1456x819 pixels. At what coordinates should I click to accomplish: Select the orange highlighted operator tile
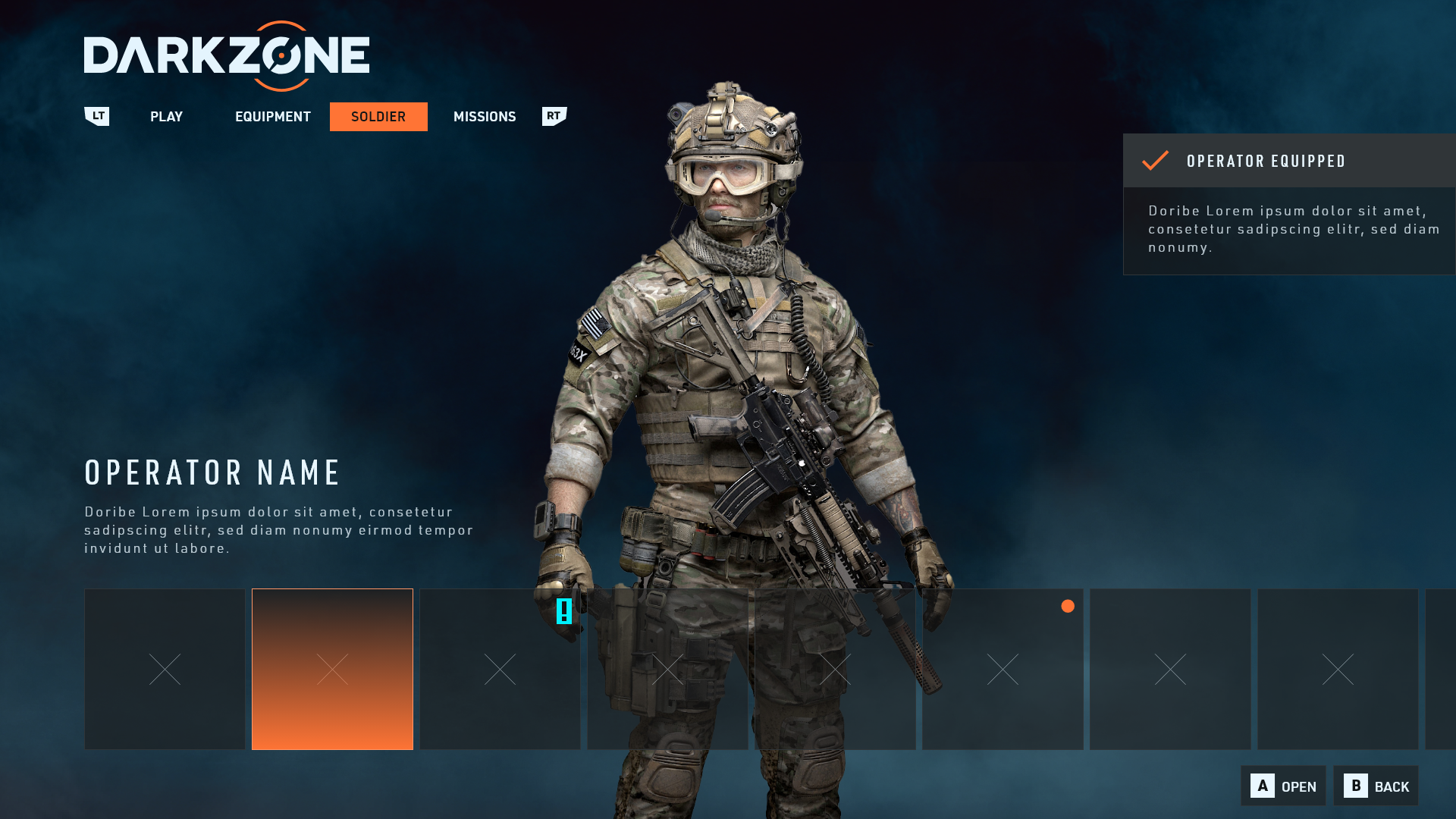click(x=332, y=669)
